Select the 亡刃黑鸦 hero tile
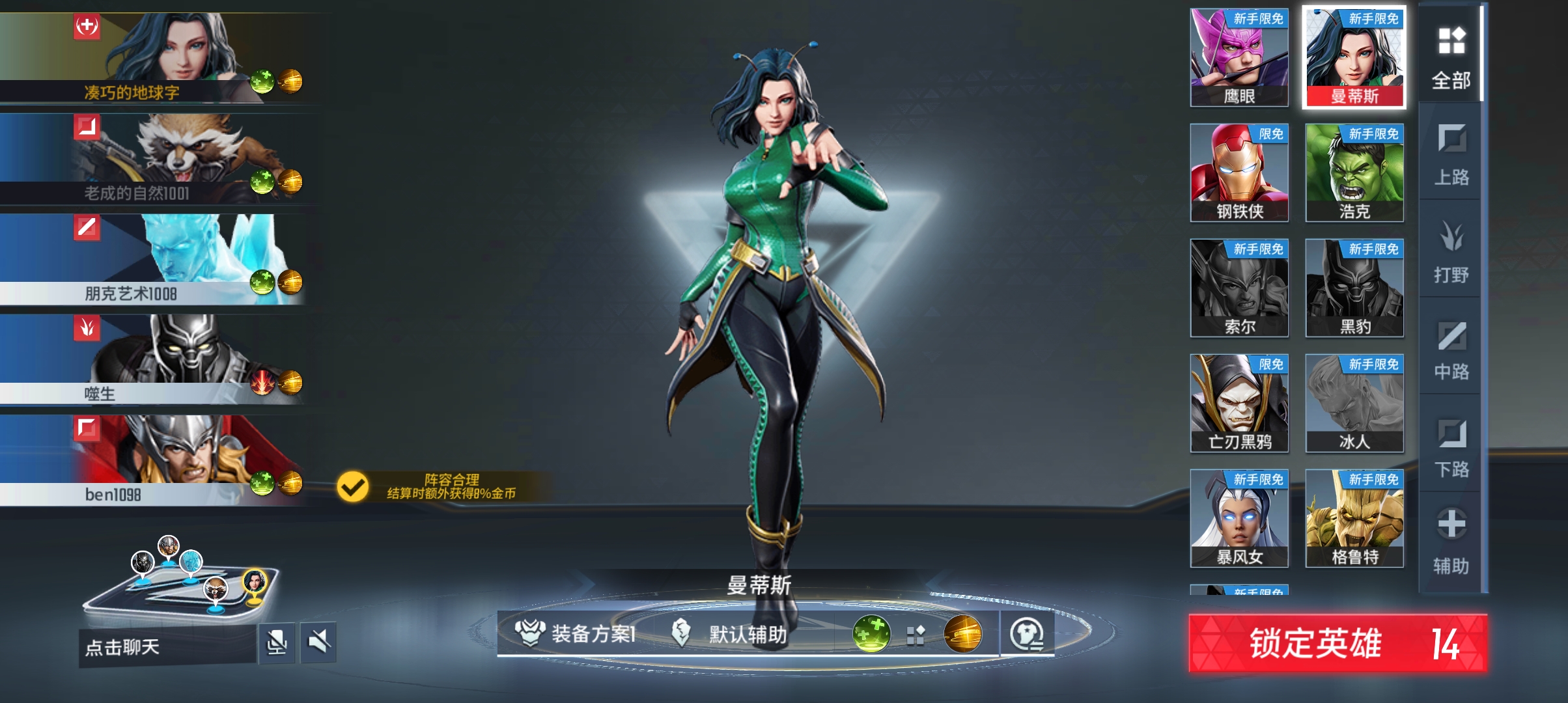The image size is (1568, 703). [x=1239, y=403]
